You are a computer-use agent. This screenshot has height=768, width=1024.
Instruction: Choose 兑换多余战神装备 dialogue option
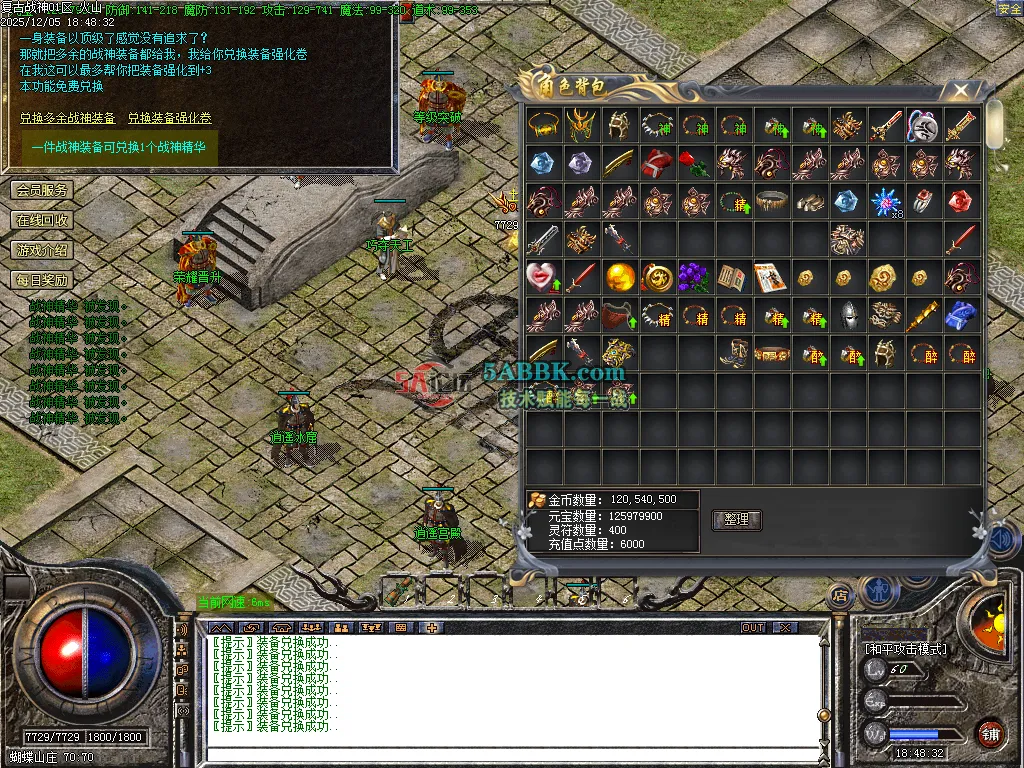(x=67, y=118)
